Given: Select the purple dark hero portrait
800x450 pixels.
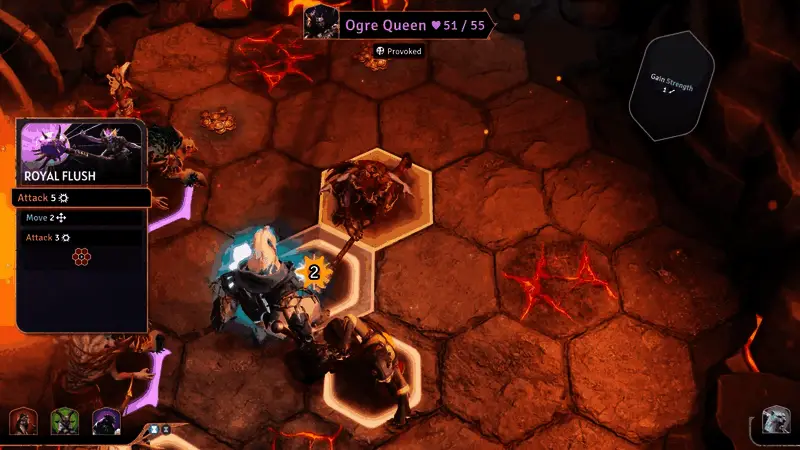Looking at the screenshot, I should (106, 422).
